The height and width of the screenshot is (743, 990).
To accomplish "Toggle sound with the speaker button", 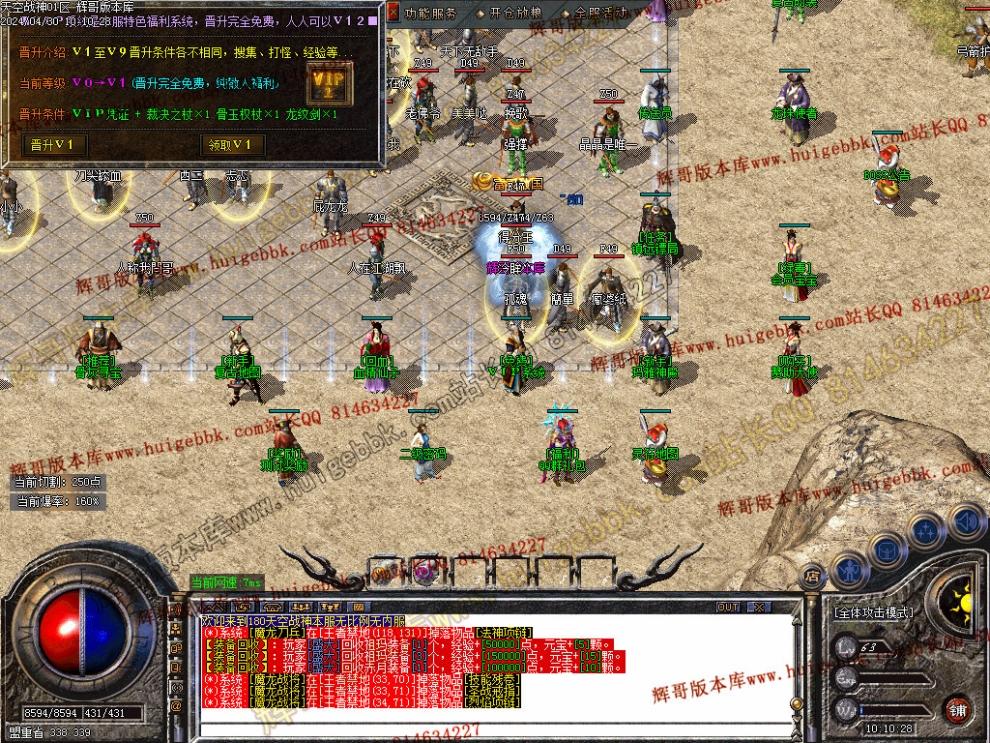I will 967,520.
